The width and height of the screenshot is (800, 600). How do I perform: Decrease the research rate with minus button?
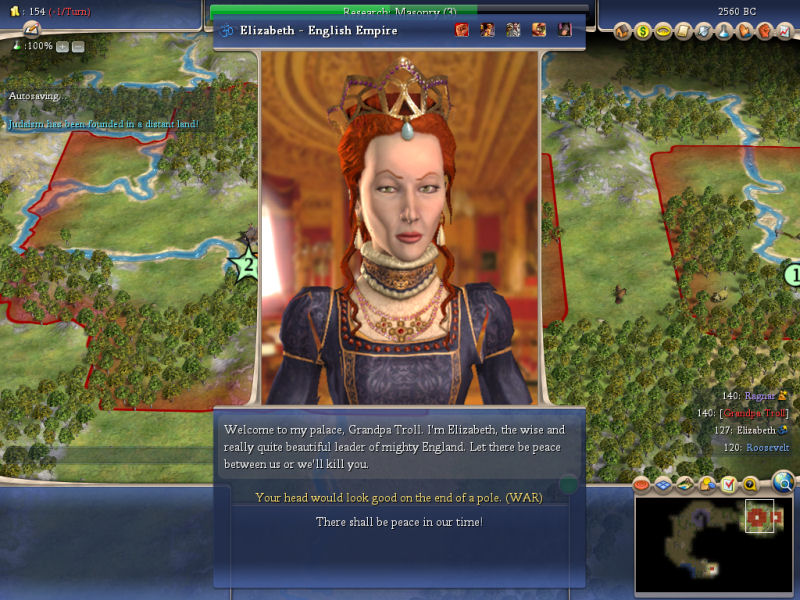78,46
